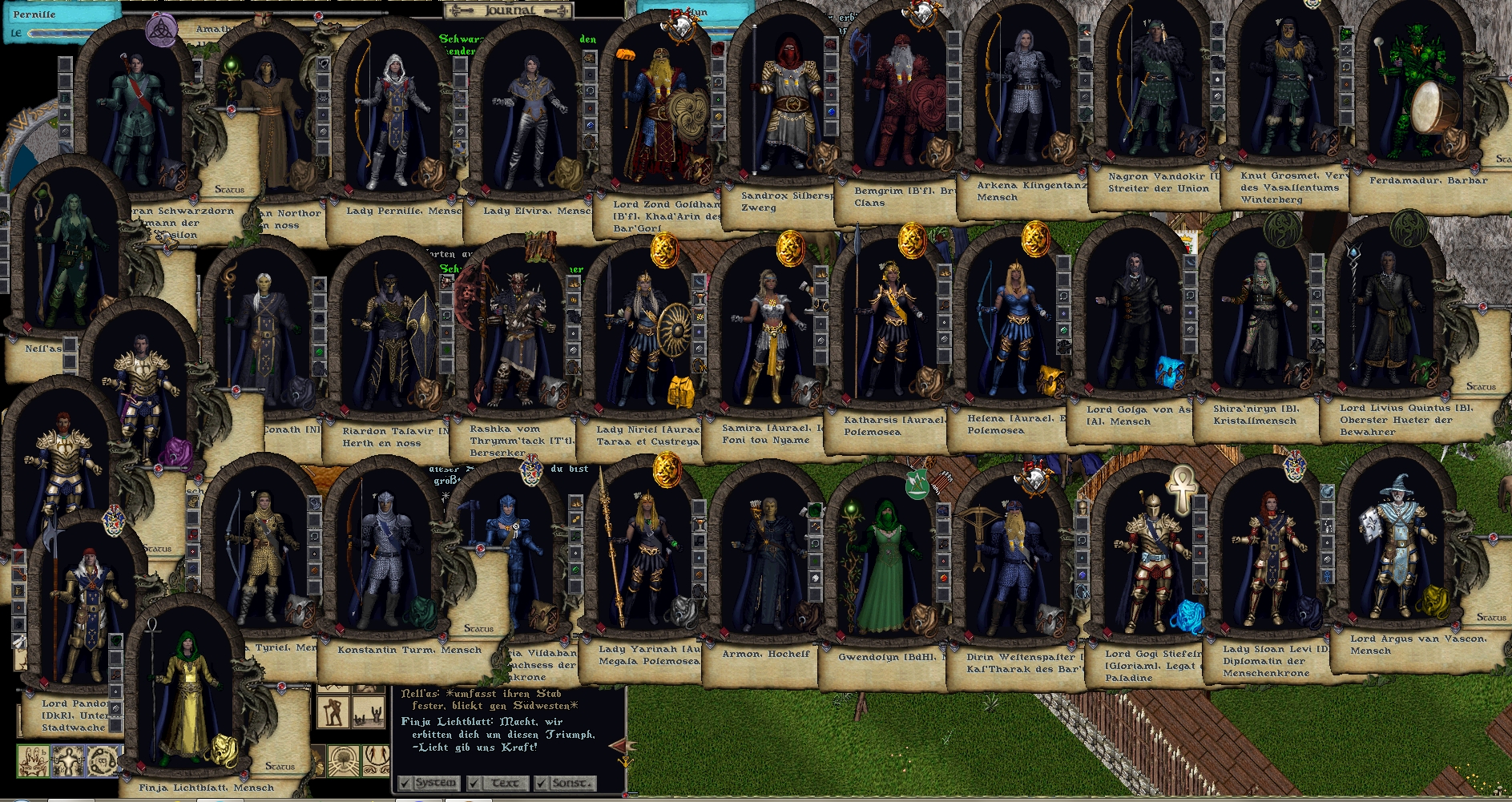Open Status on Lord Livius Quintus's paperdoll

point(1480,387)
